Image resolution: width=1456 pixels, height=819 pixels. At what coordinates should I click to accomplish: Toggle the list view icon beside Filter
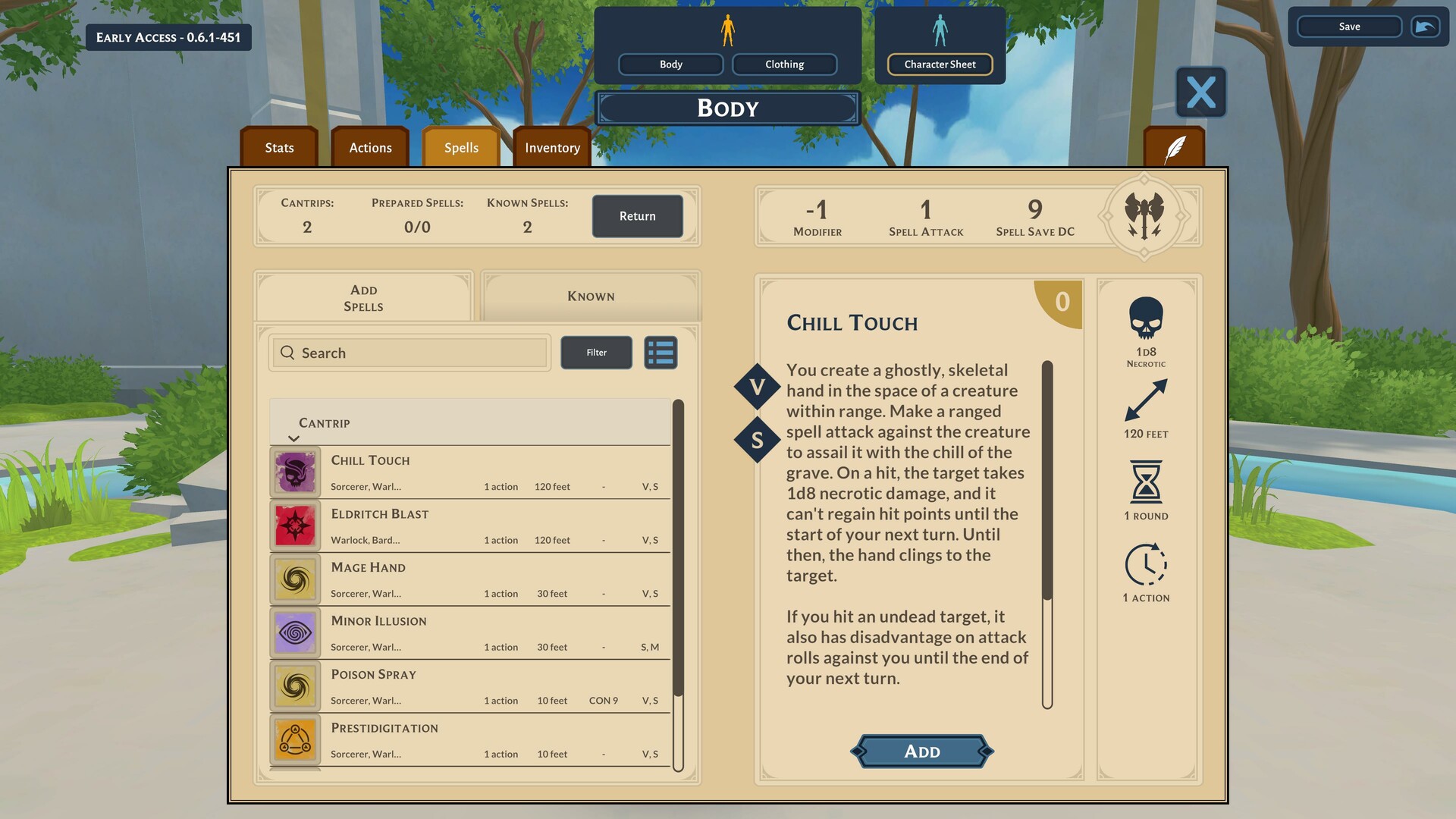tap(660, 353)
